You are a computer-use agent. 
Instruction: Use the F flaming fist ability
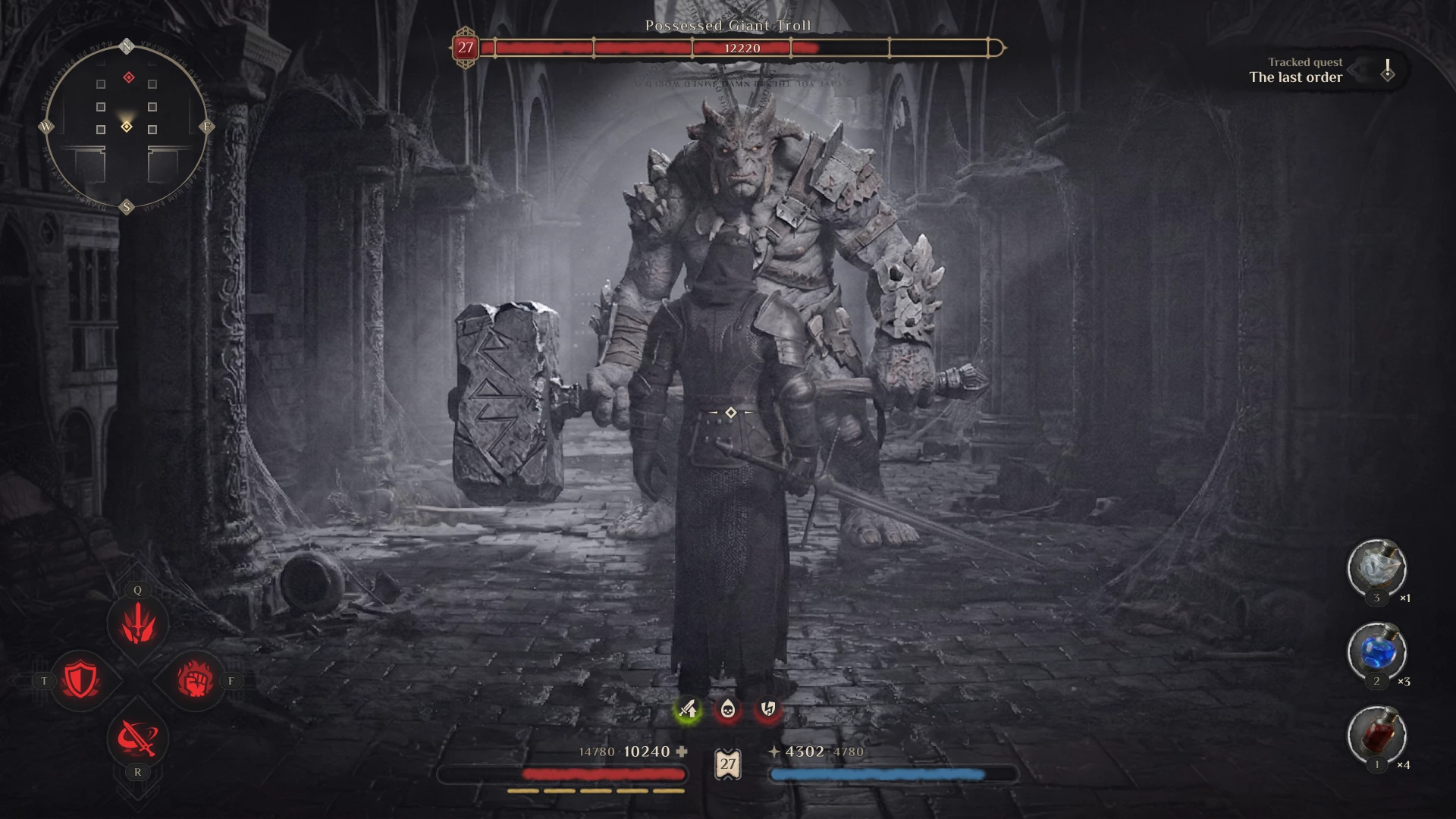tap(195, 680)
